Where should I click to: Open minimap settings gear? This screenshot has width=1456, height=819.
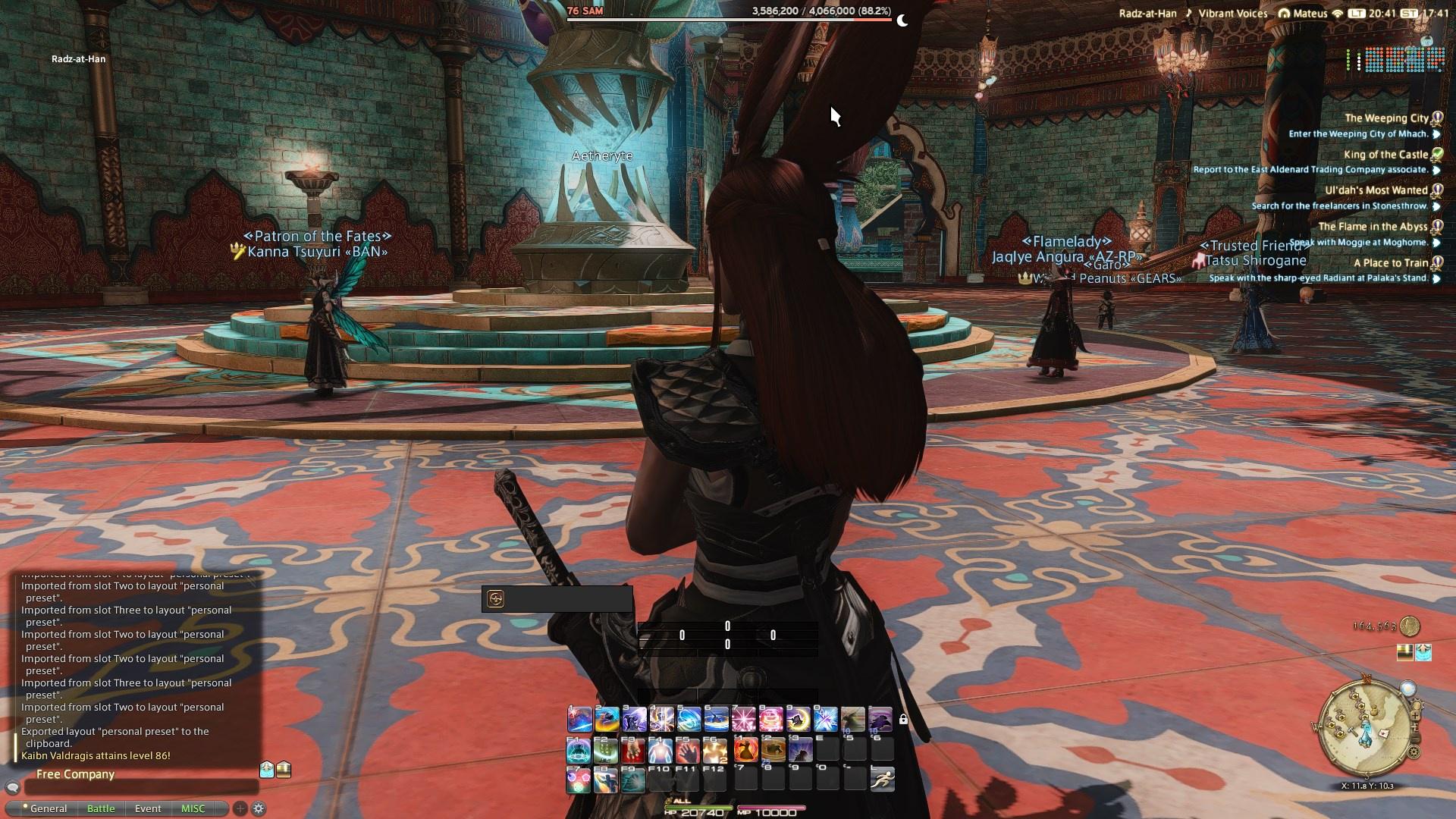pos(1414,753)
